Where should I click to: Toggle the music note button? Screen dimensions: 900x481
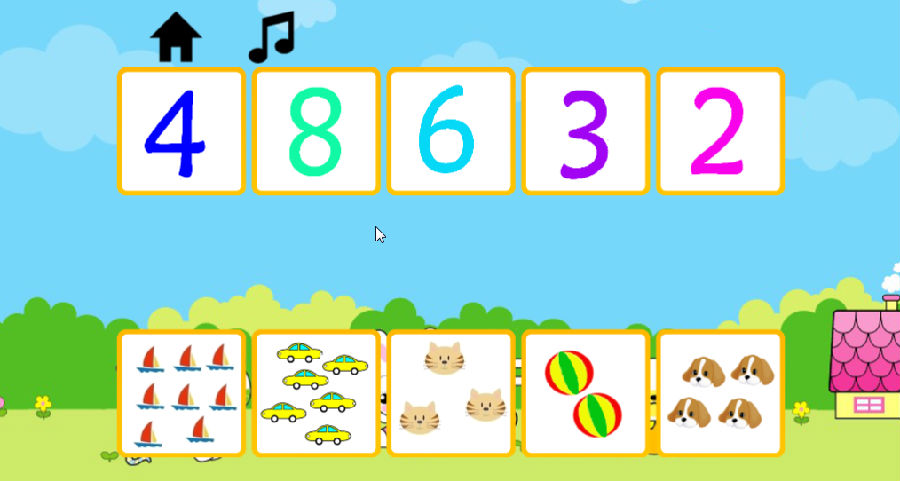(271, 38)
